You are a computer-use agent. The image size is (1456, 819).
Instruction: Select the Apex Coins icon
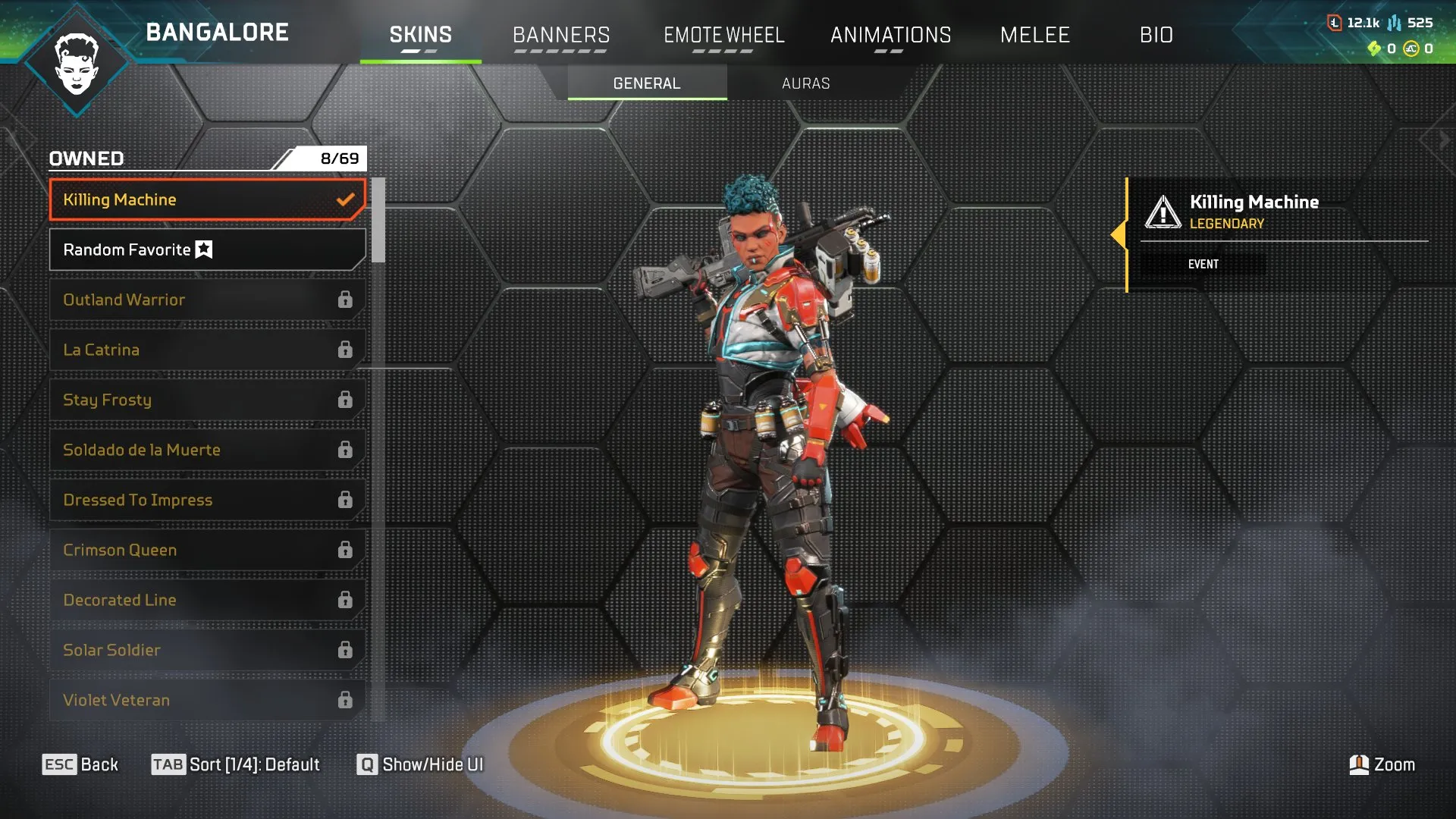pyautogui.click(x=1409, y=47)
